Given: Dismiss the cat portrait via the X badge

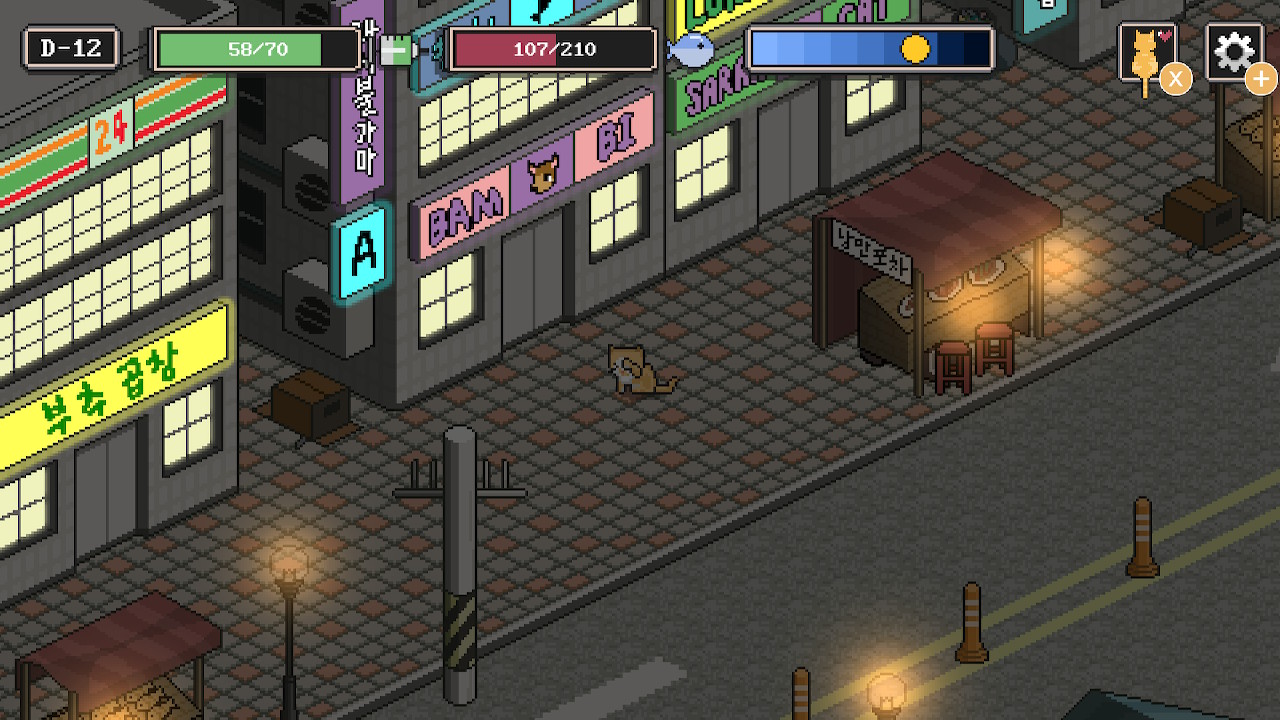Looking at the screenshot, I should tap(1177, 79).
